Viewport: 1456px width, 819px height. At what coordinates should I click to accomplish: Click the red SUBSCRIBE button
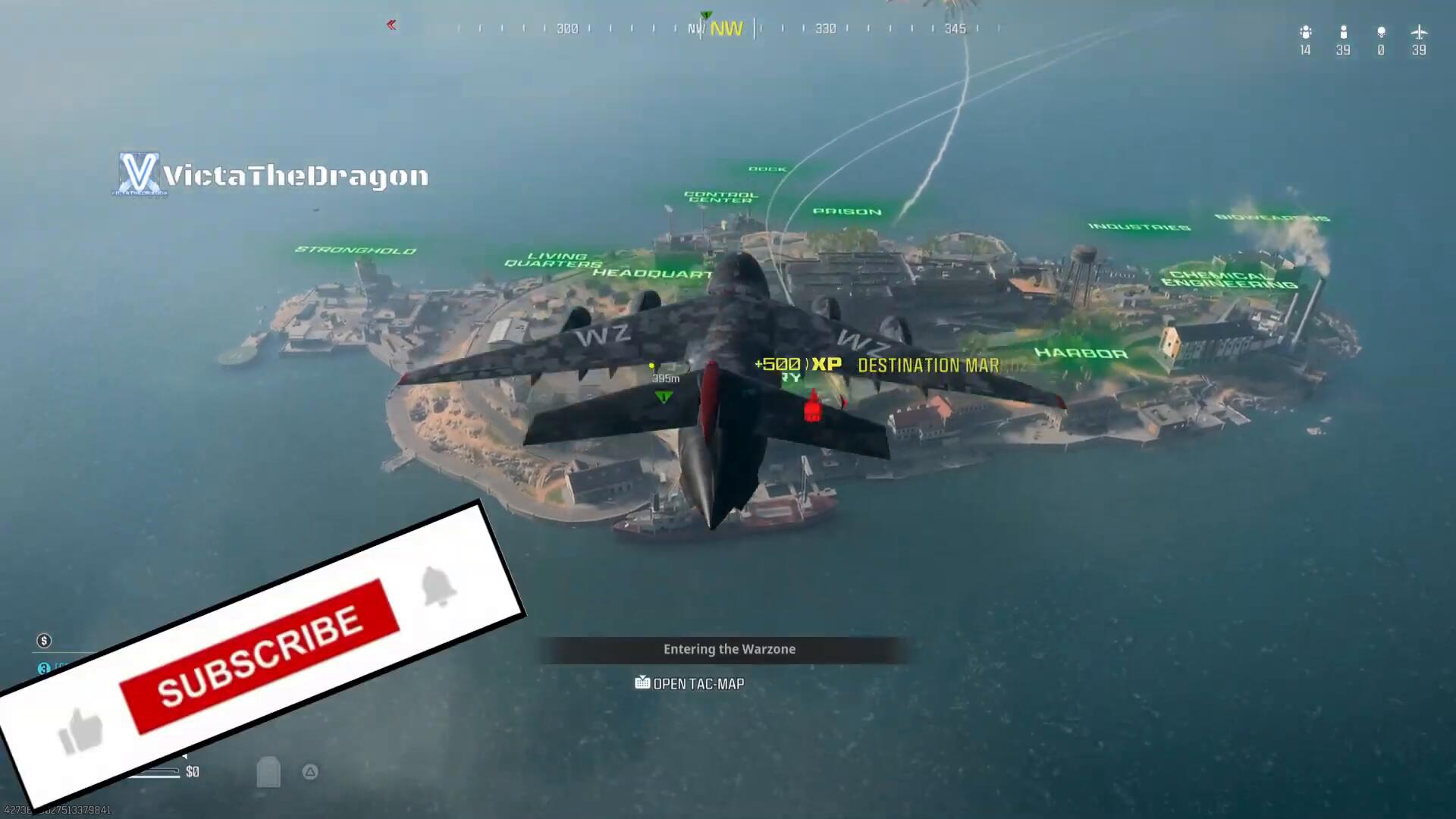click(259, 657)
